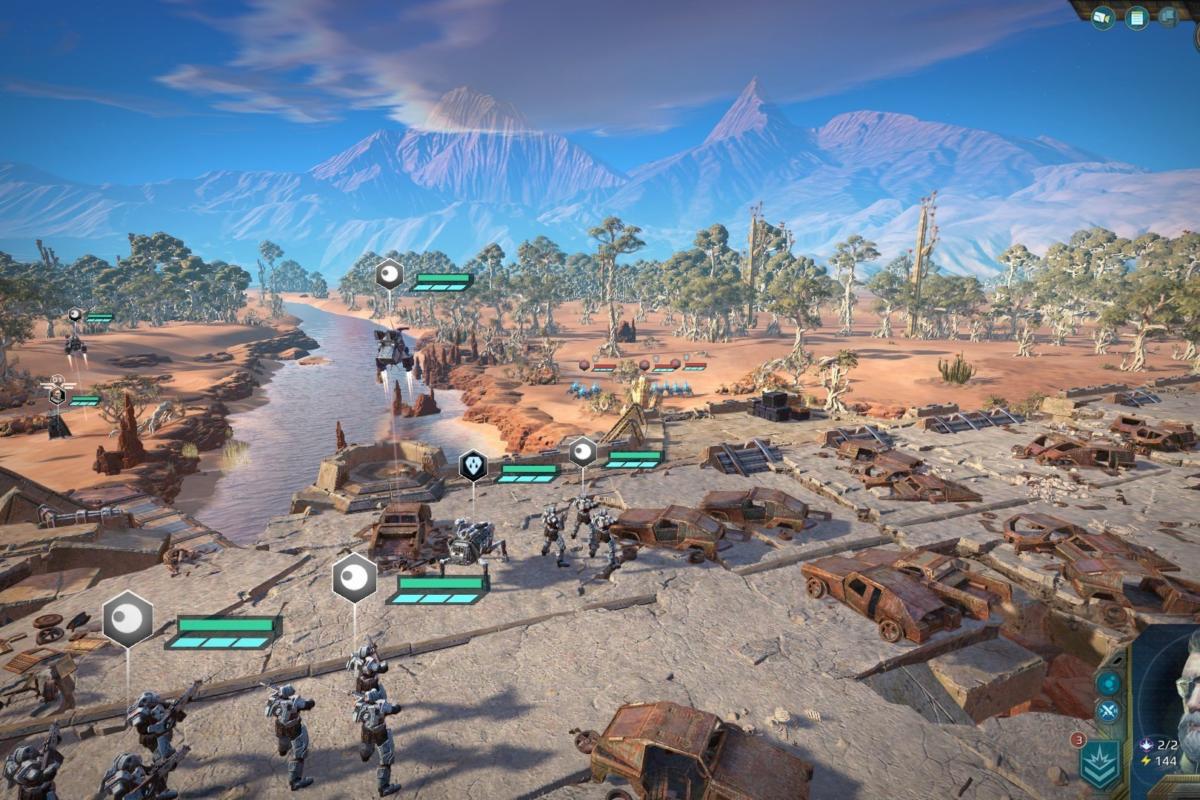Select the crossed swords button
This screenshot has height=800, width=1200.
pos(1108,712)
